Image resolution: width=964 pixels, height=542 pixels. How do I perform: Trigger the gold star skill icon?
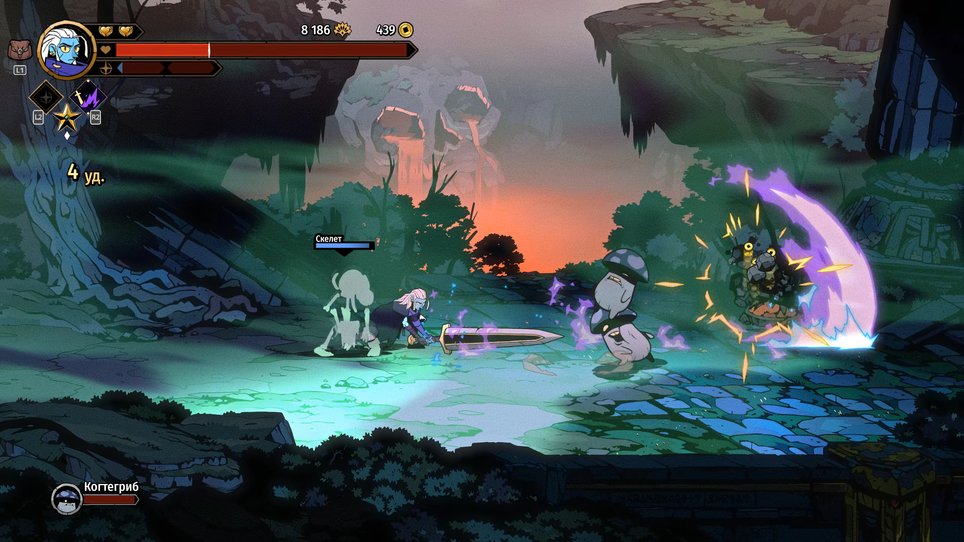(x=67, y=118)
